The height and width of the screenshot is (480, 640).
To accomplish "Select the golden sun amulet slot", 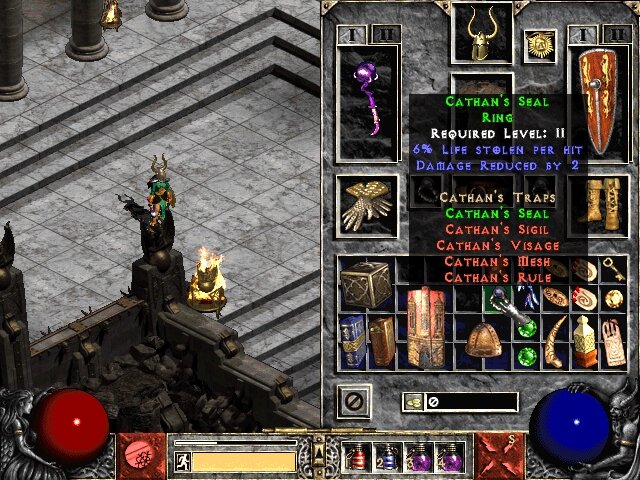I will pos(539,45).
